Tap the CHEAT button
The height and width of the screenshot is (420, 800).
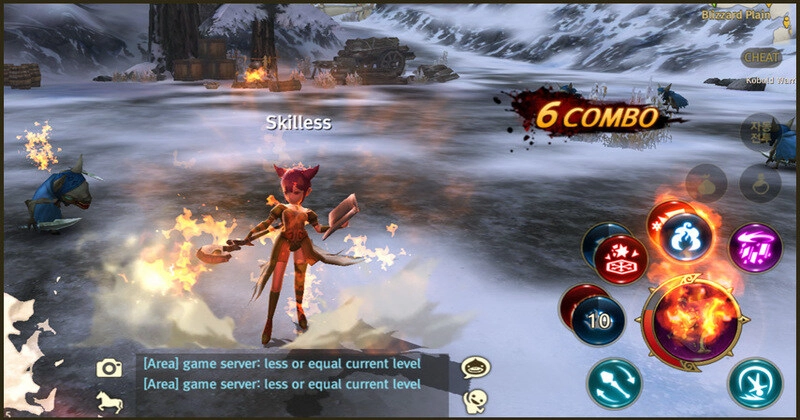[762, 57]
